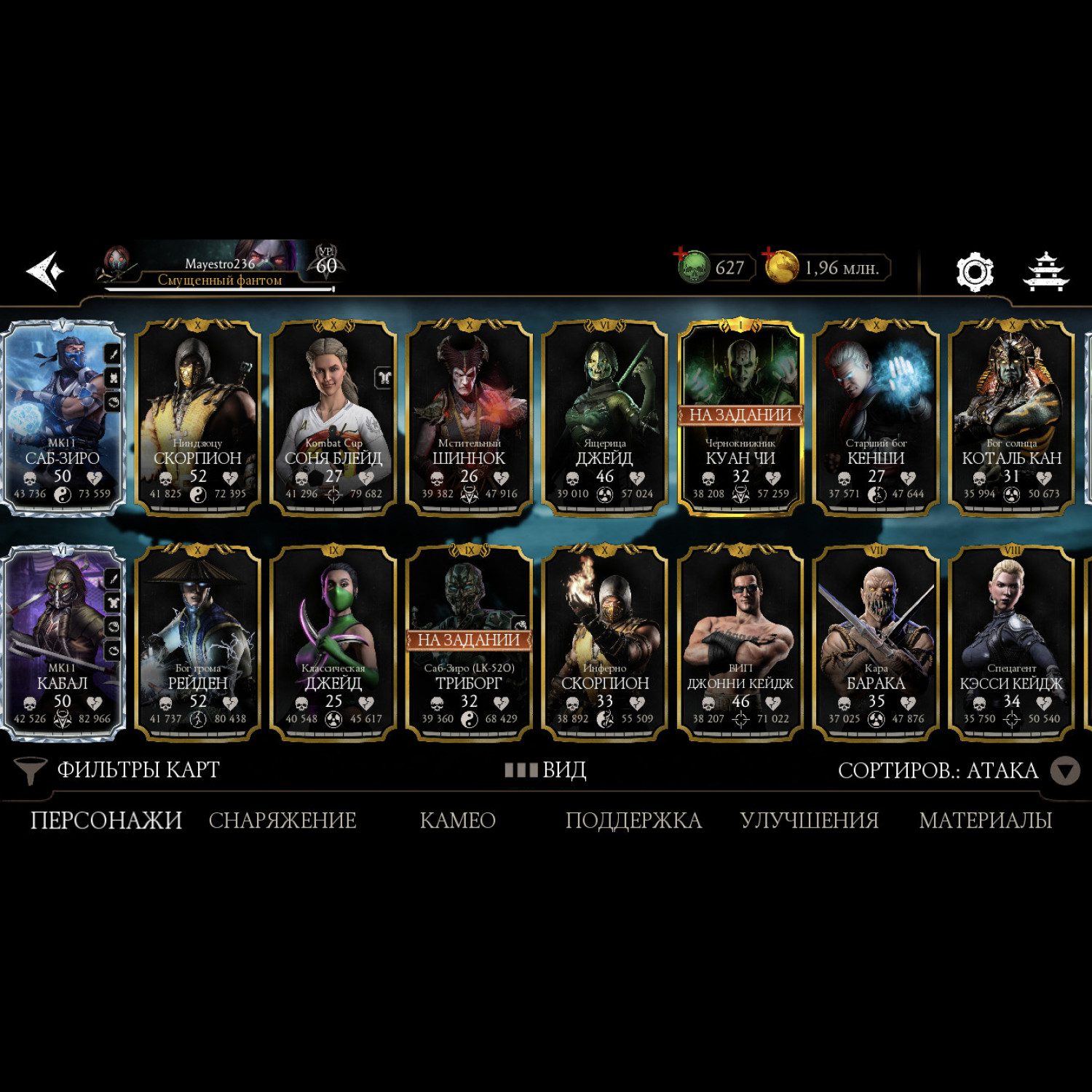The width and height of the screenshot is (1092, 1092).
Task: Select the MK11 Саб-Зиро card
Action: point(63,419)
